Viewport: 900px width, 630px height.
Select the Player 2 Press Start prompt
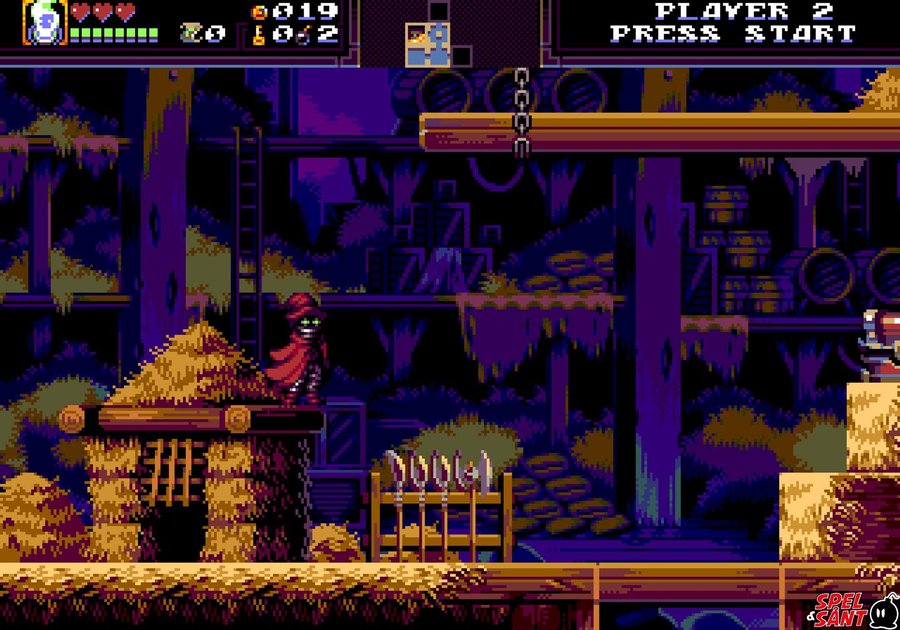pyautogui.click(x=734, y=22)
